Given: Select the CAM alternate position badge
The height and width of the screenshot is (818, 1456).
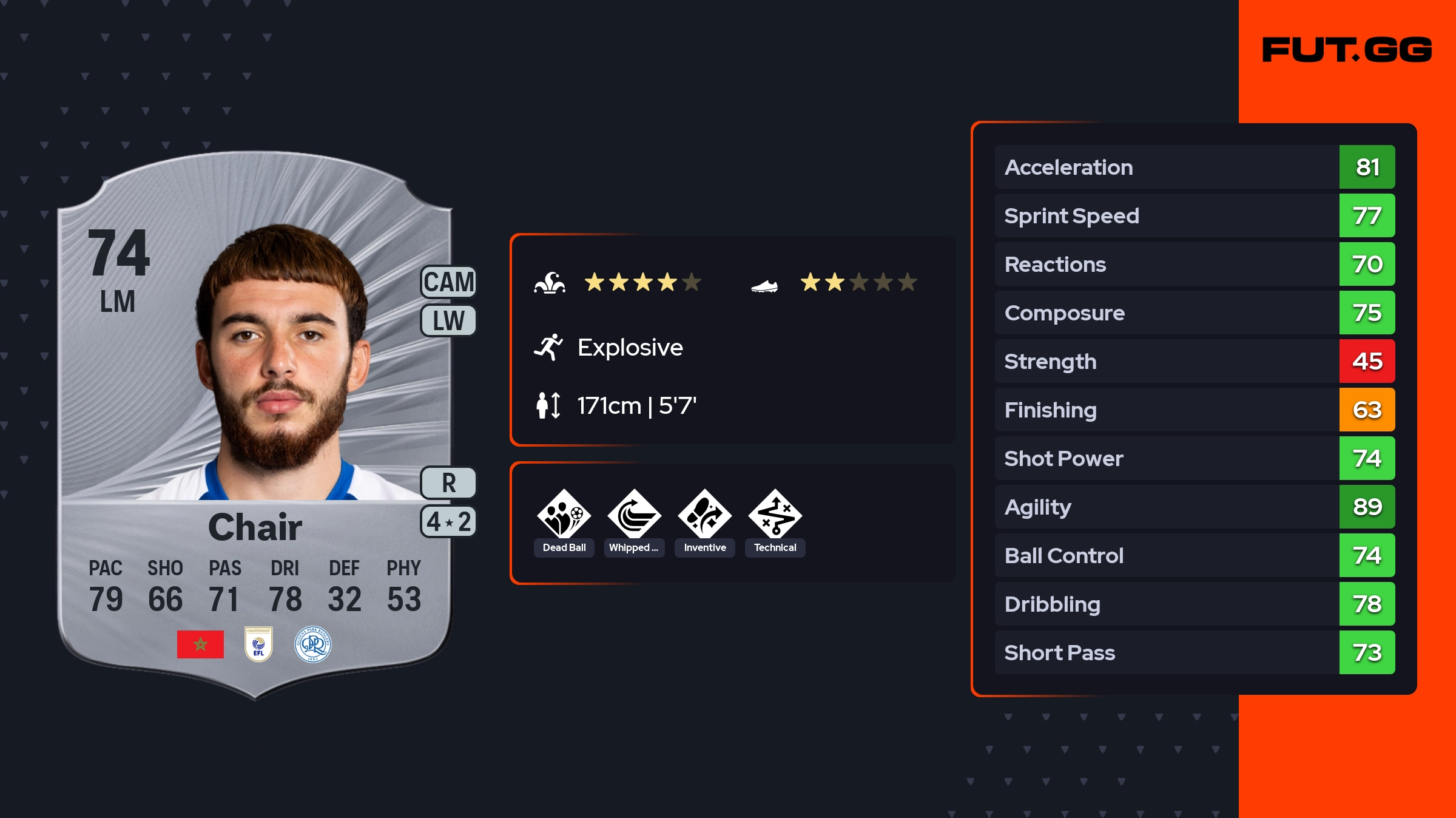Looking at the screenshot, I should [449, 282].
